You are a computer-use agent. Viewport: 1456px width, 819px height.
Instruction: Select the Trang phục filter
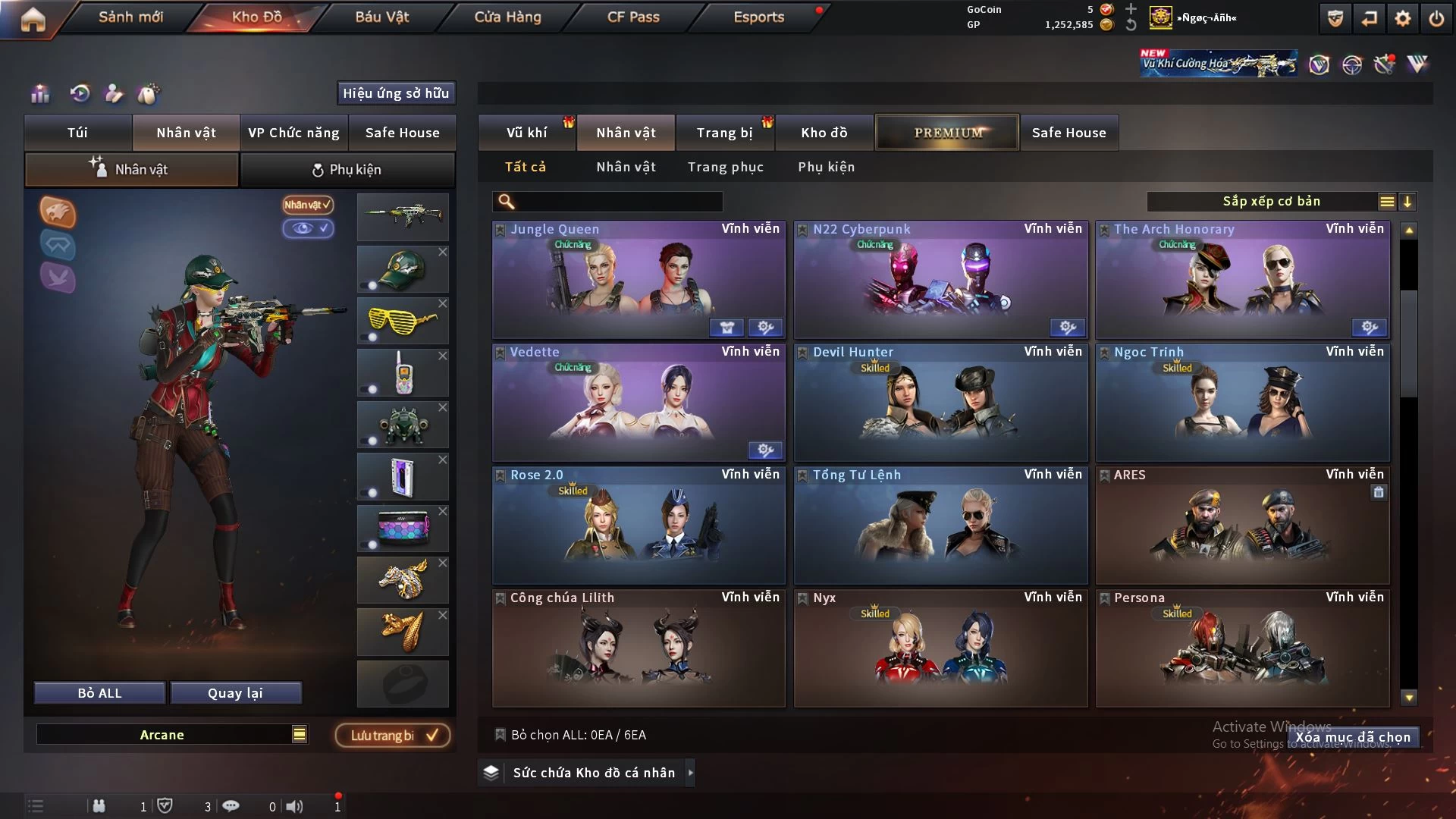725,167
